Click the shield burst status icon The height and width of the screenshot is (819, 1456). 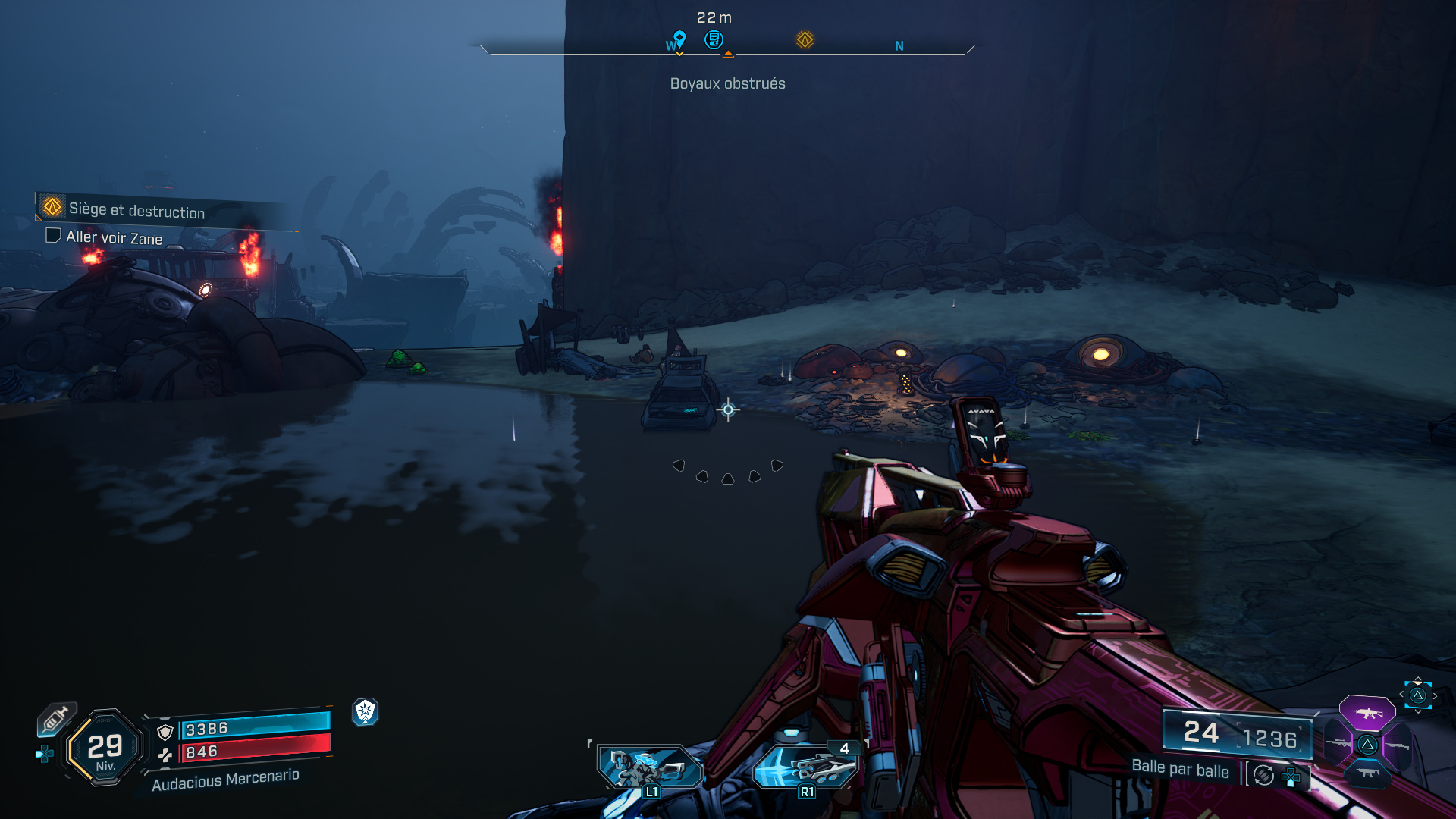point(365,711)
